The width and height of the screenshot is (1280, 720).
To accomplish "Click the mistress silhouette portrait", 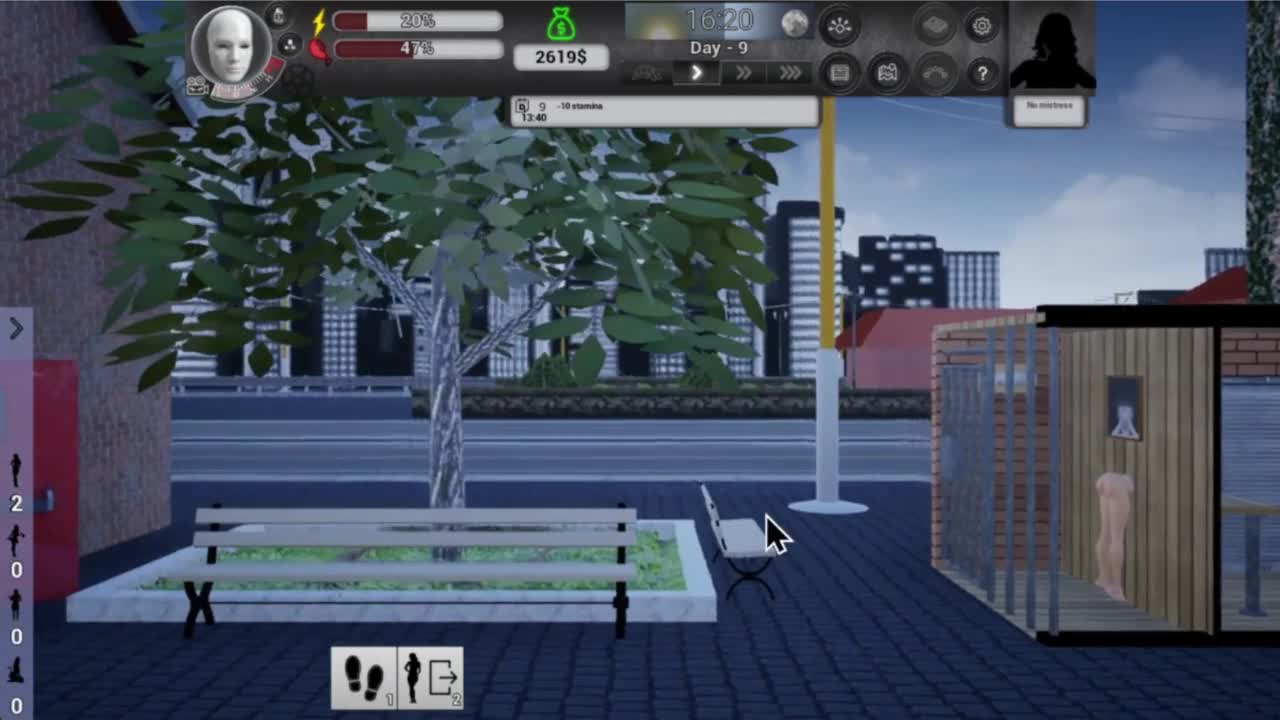I will pyautogui.click(x=1051, y=48).
